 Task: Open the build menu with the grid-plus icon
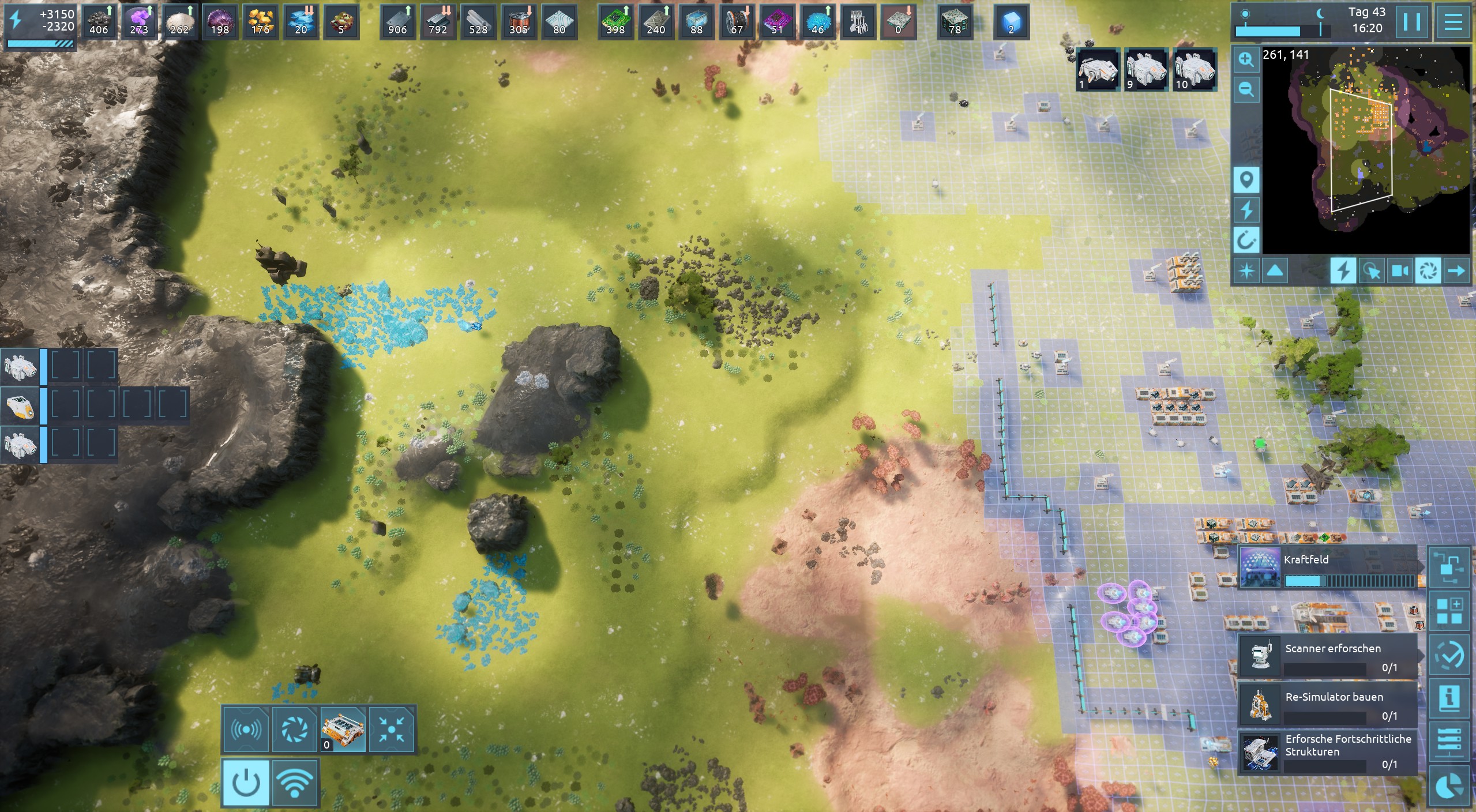(x=1449, y=611)
